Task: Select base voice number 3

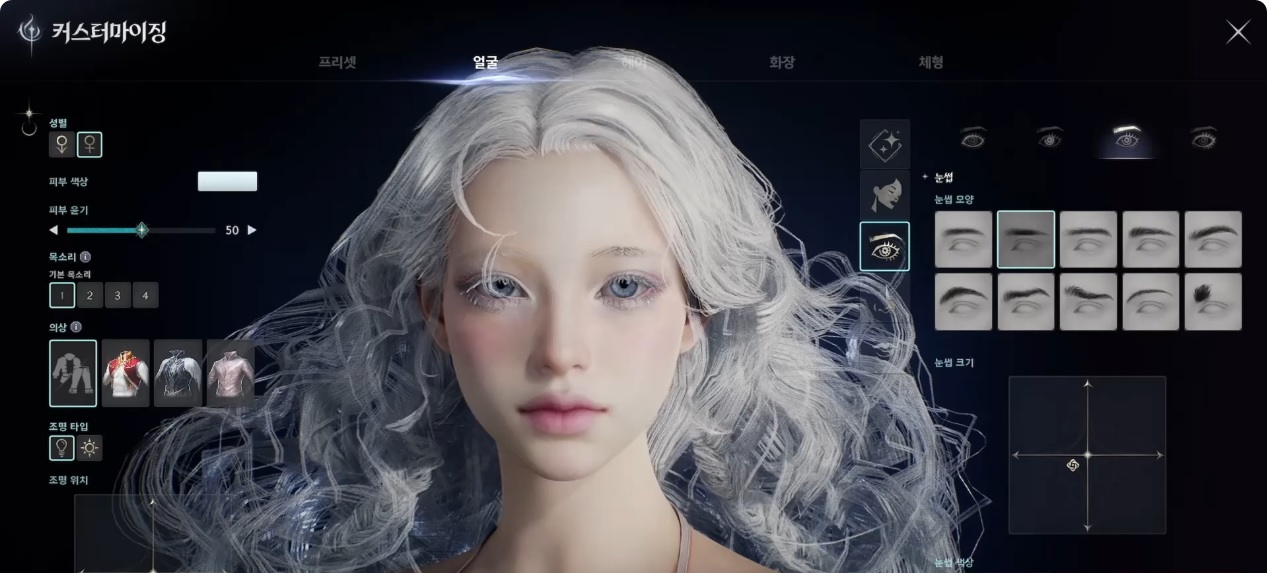Action: pos(118,295)
